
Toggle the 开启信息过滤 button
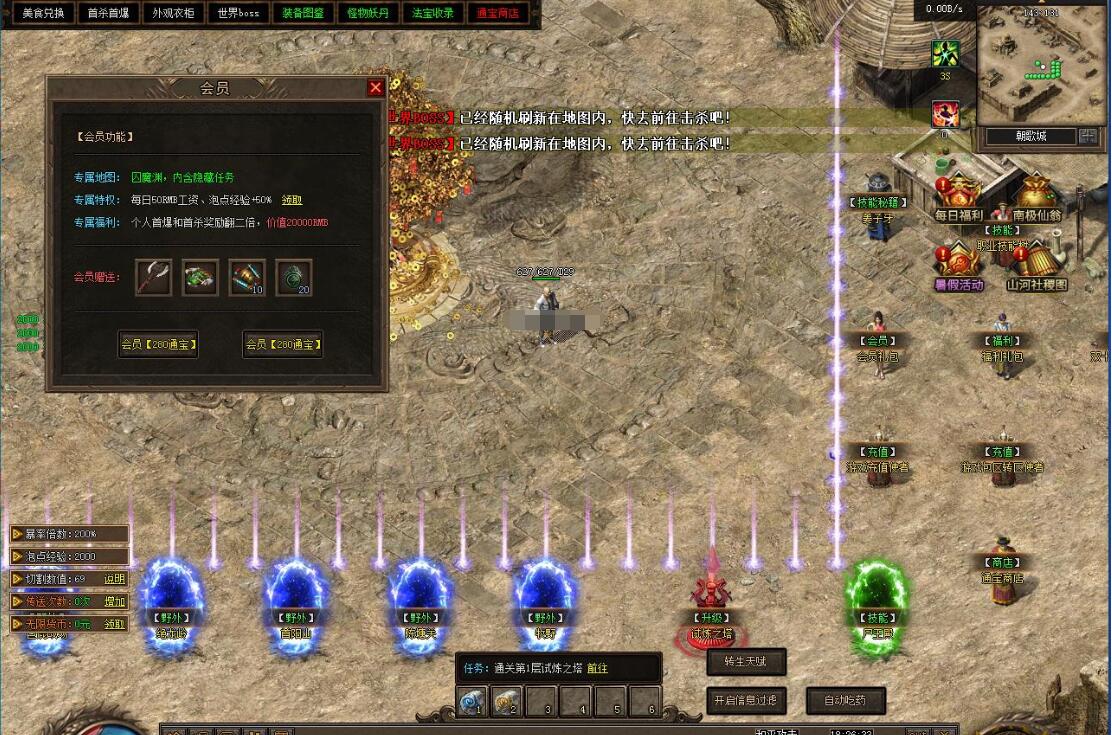pyautogui.click(x=746, y=700)
